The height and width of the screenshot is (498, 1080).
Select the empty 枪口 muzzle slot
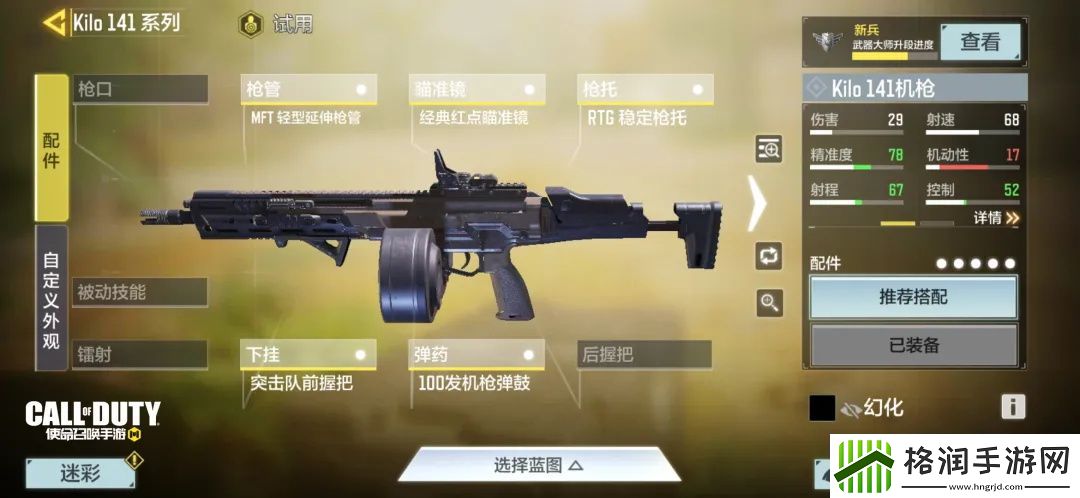[140, 89]
